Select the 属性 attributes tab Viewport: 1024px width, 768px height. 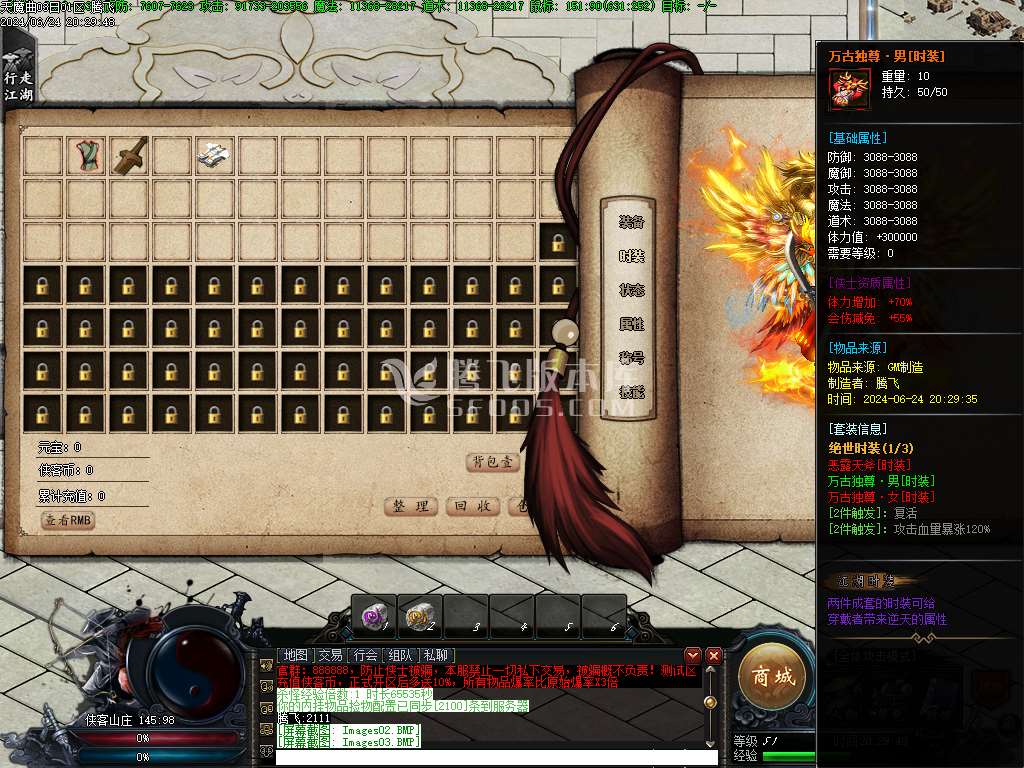(x=631, y=324)
